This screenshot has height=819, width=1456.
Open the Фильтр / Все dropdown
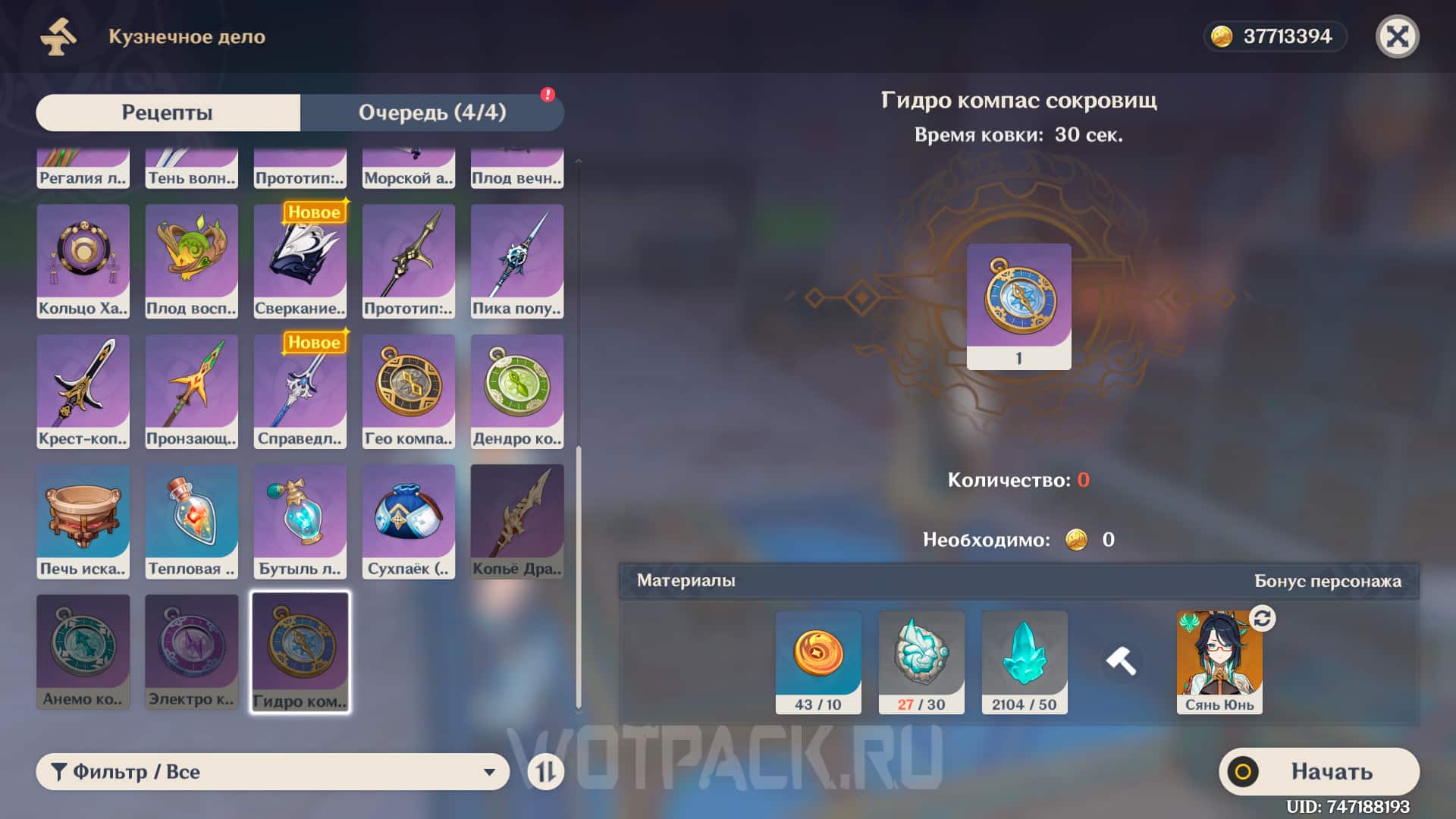273,771
